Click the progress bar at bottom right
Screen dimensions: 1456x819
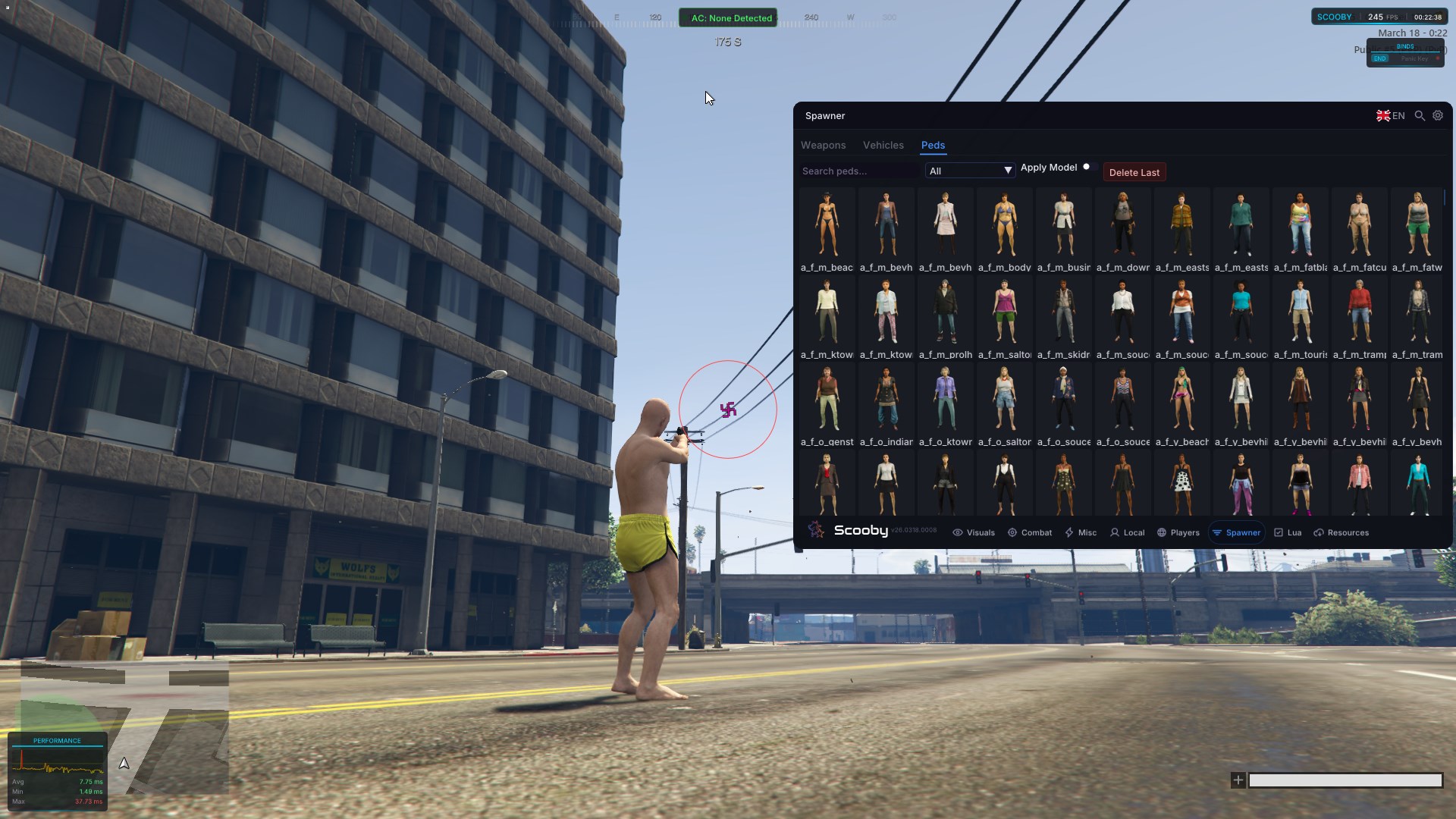(1346, 780)
